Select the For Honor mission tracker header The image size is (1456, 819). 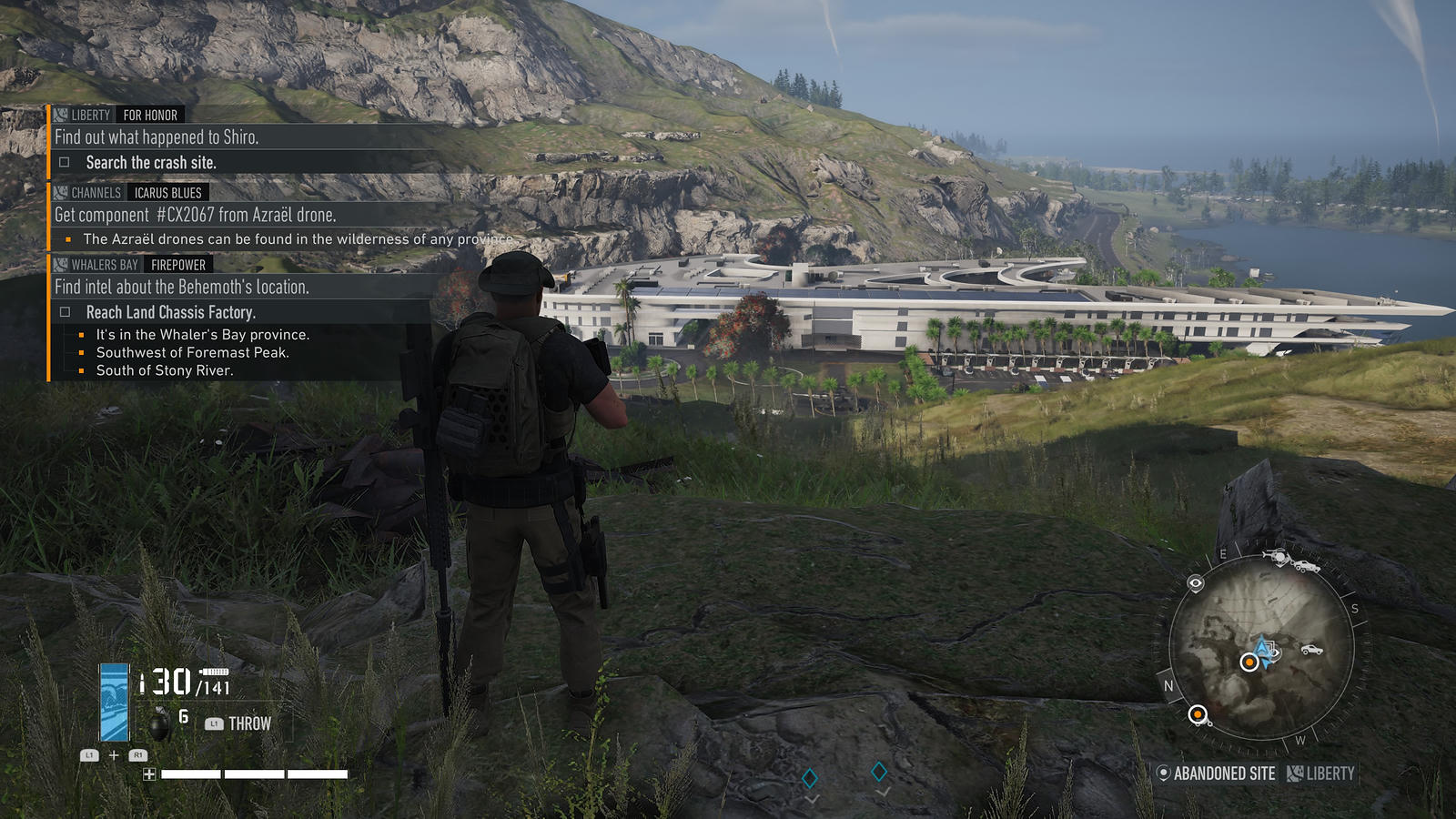(x=150, y=115)
